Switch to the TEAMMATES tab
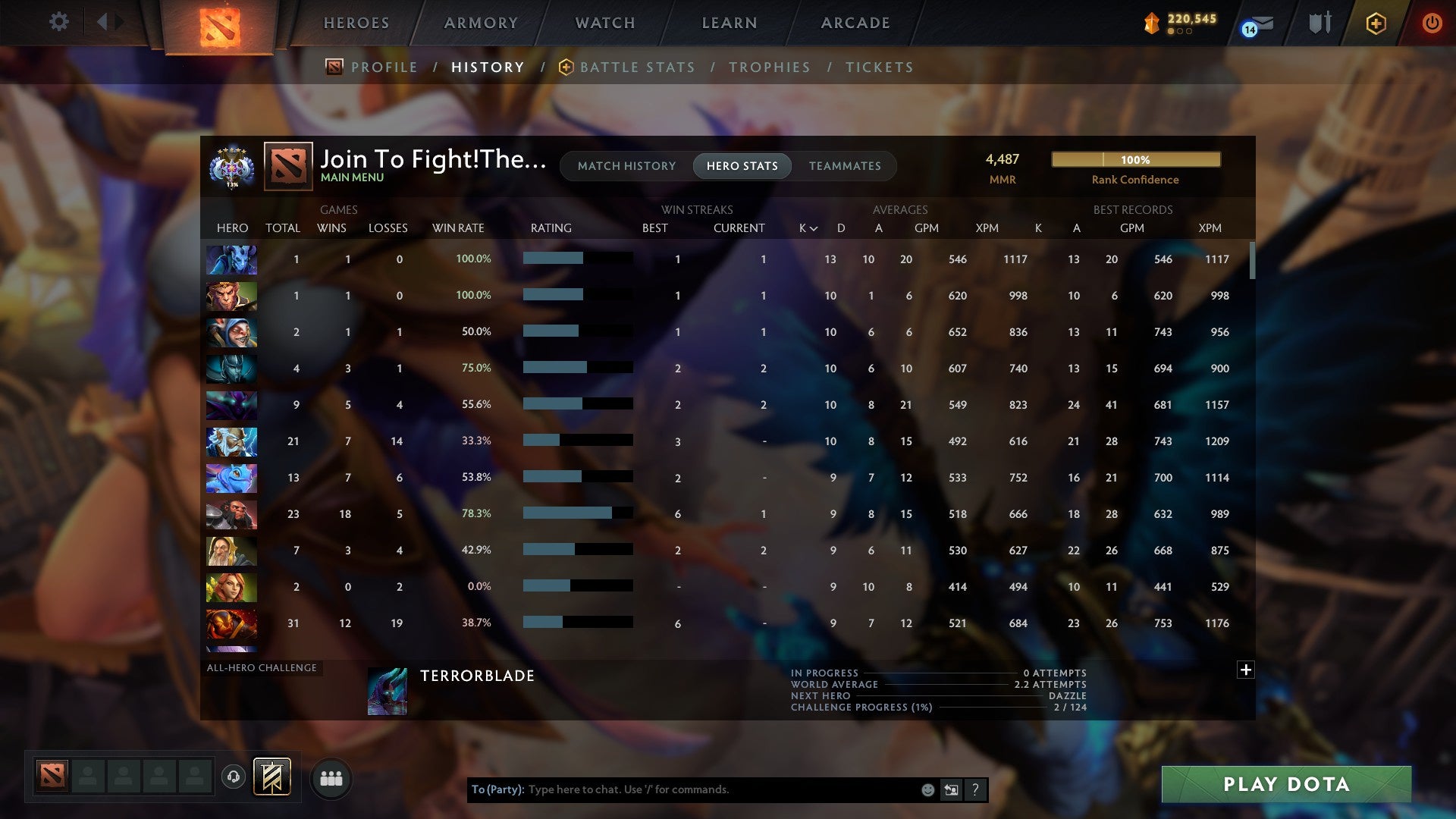Viewport: 1456px width, 819px height. pos(845,166)
